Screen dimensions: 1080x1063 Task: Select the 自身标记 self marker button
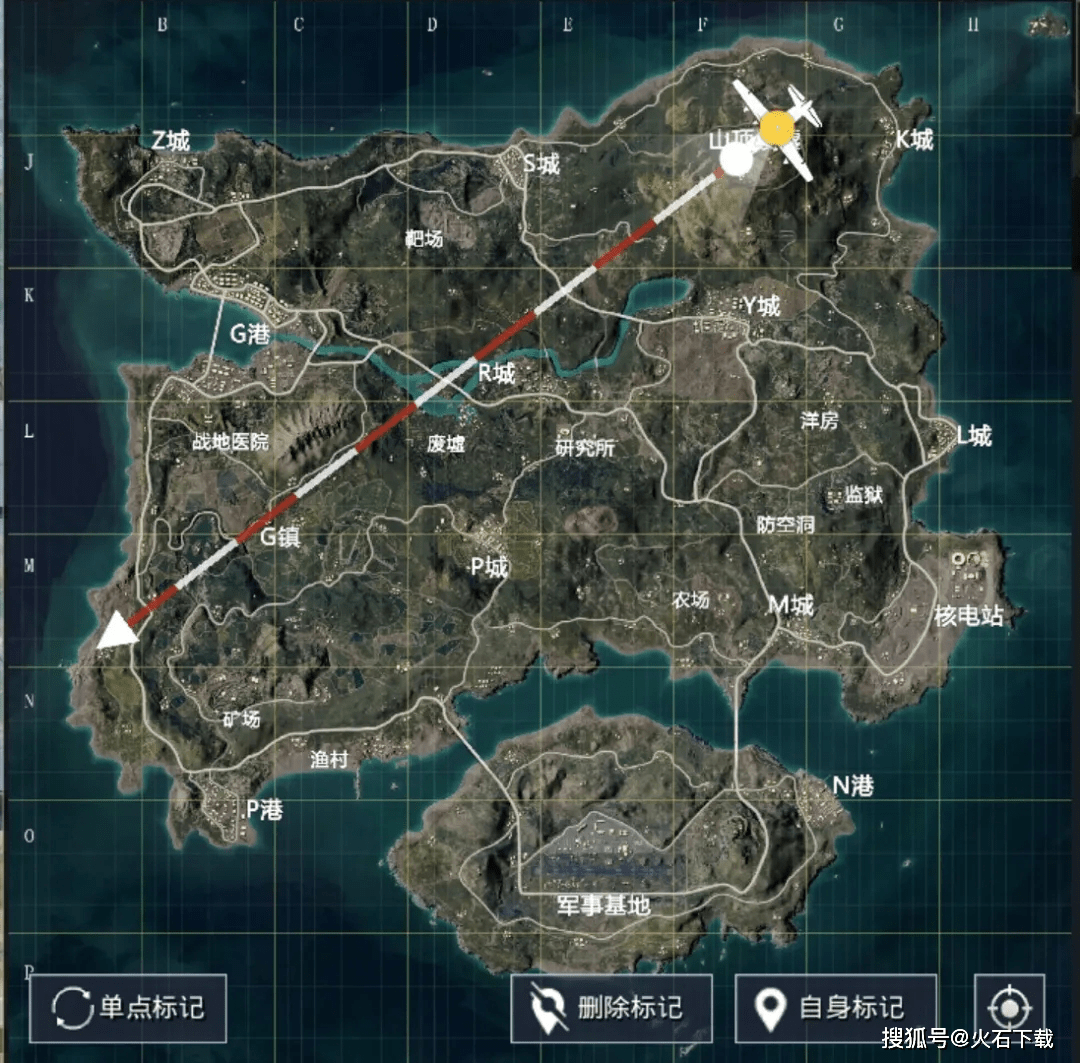coord(835,1008)
